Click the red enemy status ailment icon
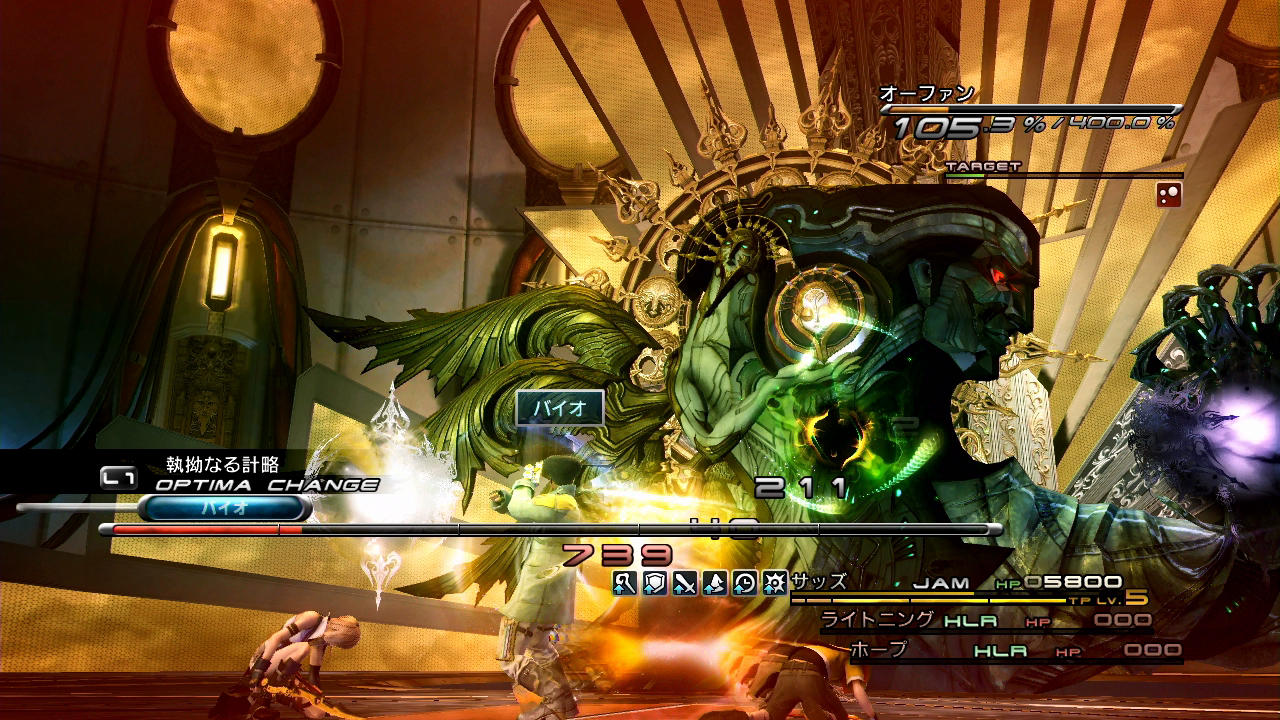The image size is (1280, 720). [1168, 195]
